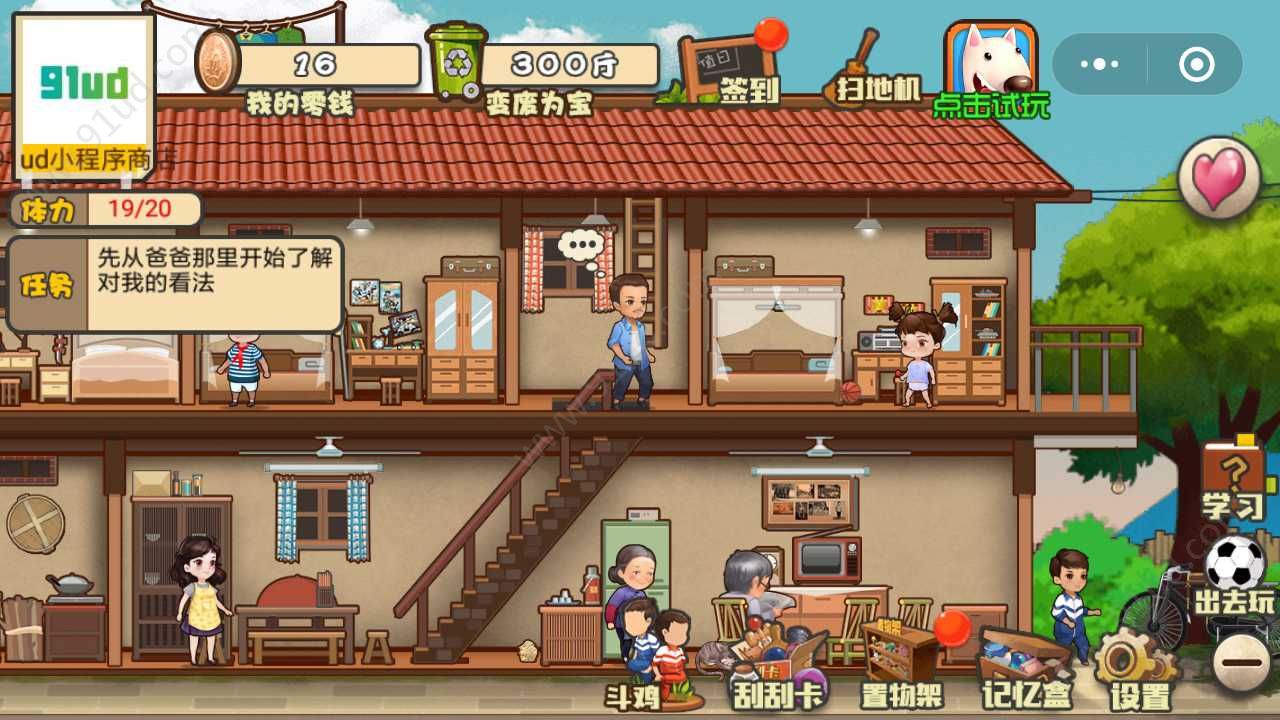1280x720 pixels.
Task: Open the 刮刮卡 scratch card box
Action: [x=777, y=667]
